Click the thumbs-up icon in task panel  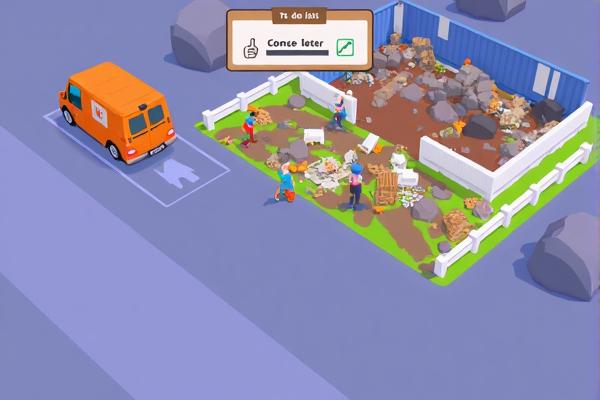point(251,47)
